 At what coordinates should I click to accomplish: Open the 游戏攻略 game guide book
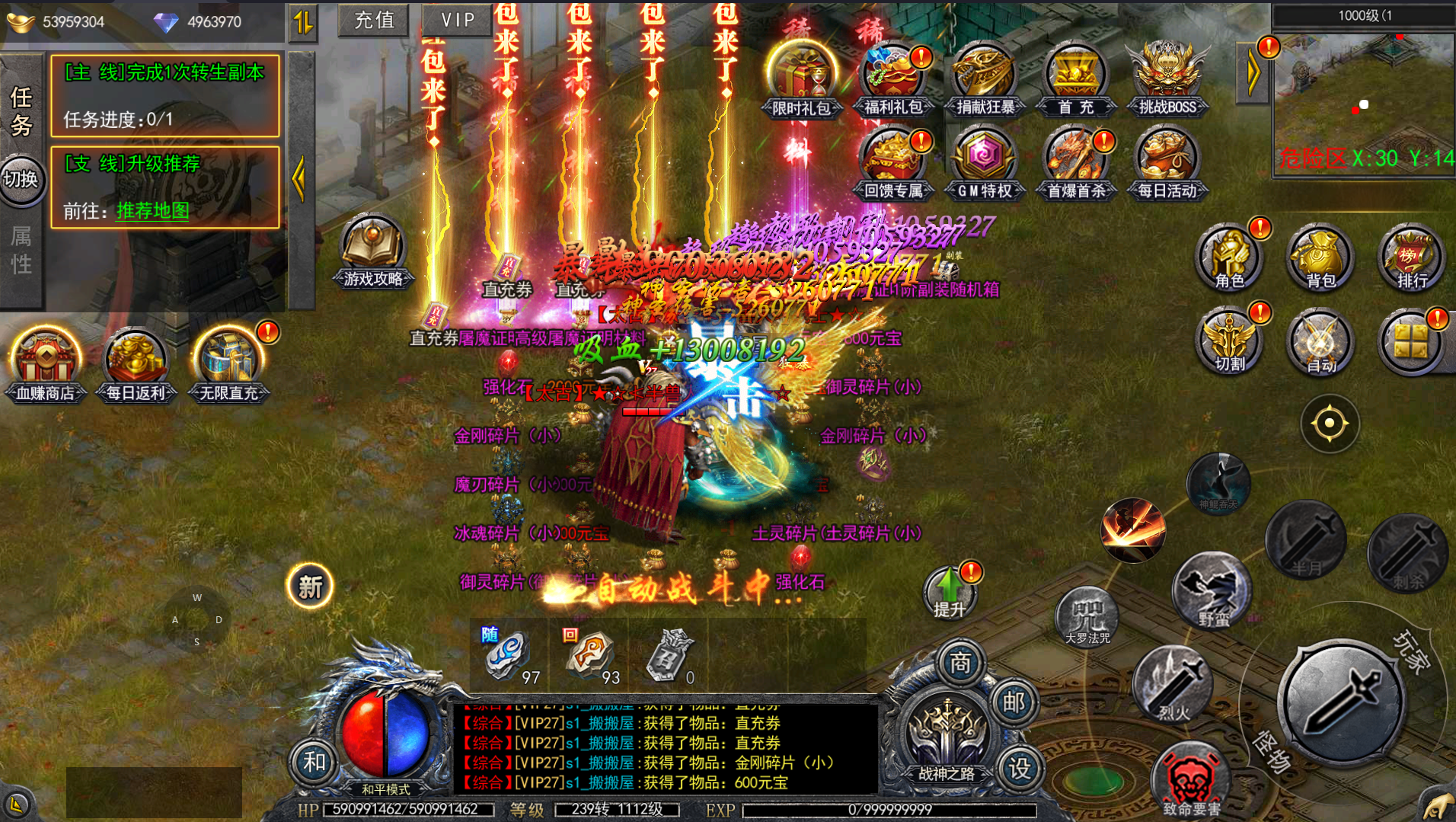pyautogui.click(x=372, y=251)
